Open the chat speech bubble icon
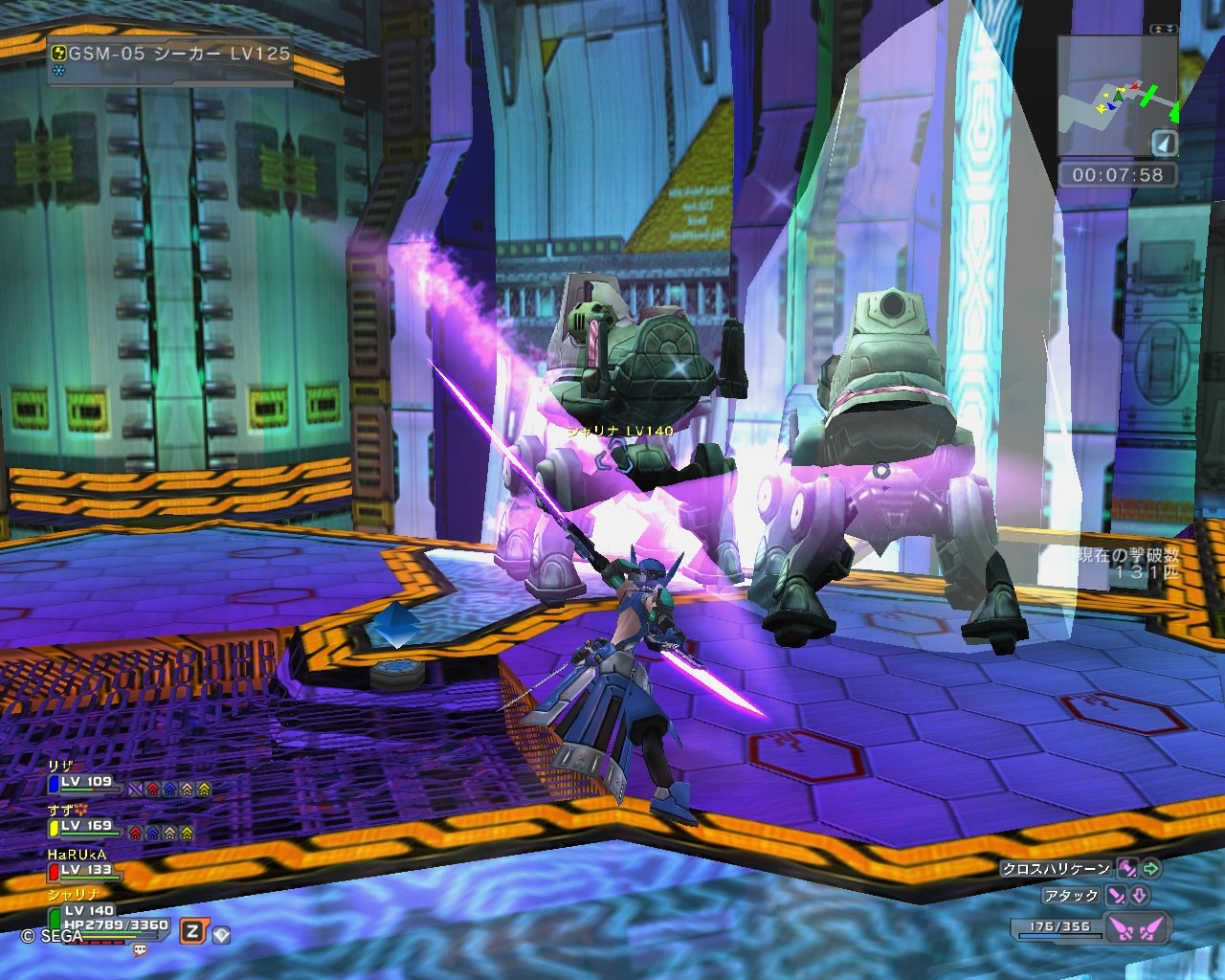Screen dimensions: 1225x980 (141, 950)
